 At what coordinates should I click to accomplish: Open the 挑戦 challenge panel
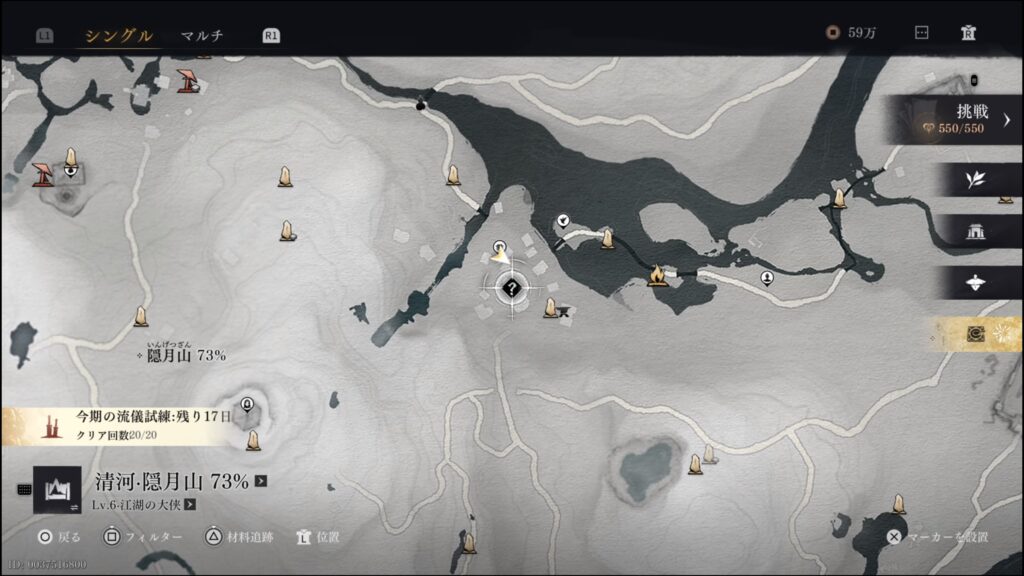(x=957, y=120)
